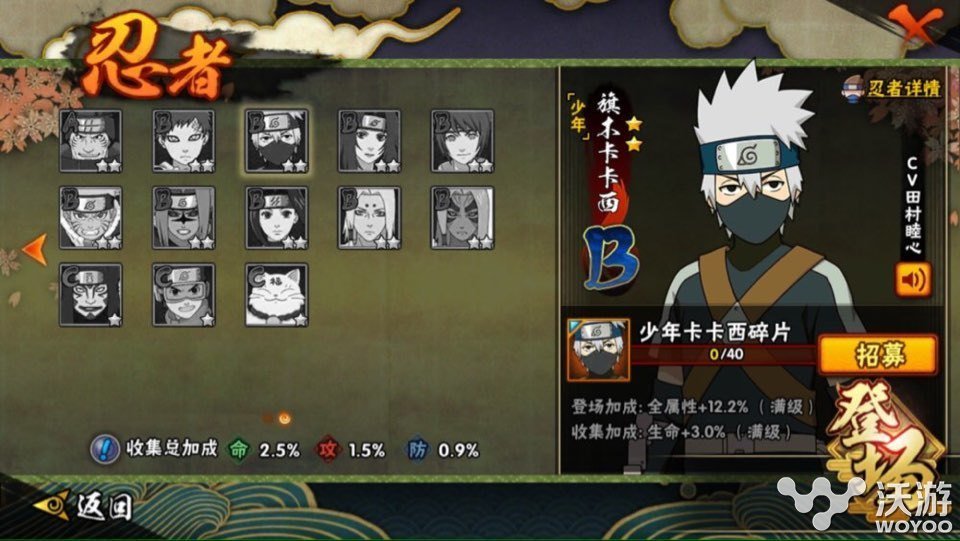
Task: Select the young Kakashi fragment icon
Action: [x=598, y=351]
